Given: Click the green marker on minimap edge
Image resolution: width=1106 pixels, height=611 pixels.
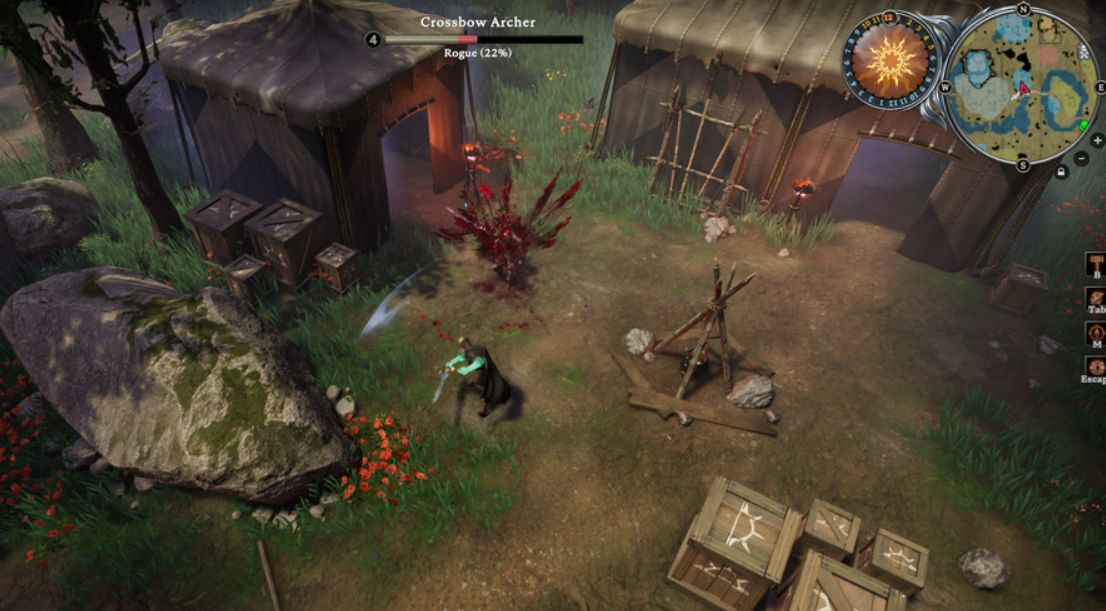Looking at the screenshot, I should pos(1085,125).
